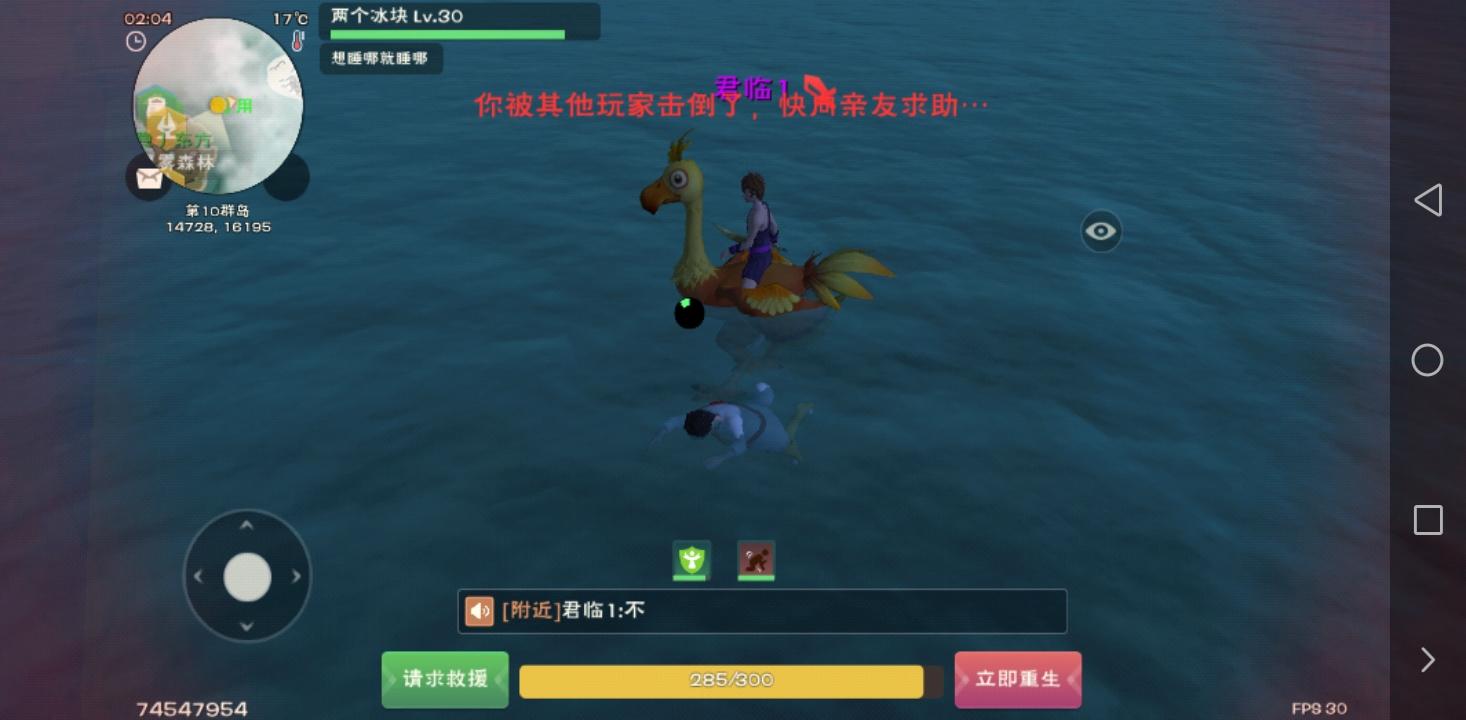
Task: Click the chat speaker icon in the message bar
Action: pyautogui.click(x=479, y=611)
